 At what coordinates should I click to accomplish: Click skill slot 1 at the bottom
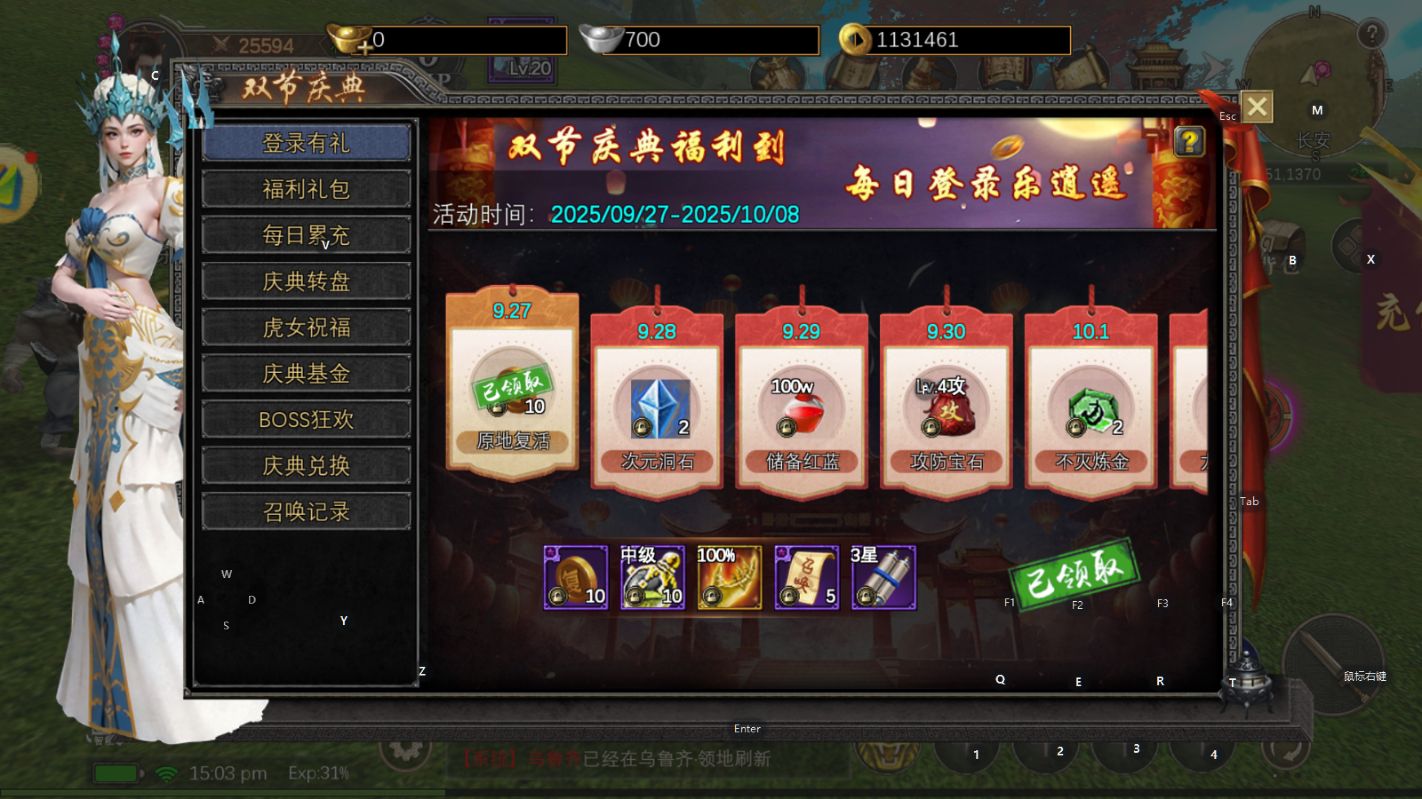pos(976,756)
